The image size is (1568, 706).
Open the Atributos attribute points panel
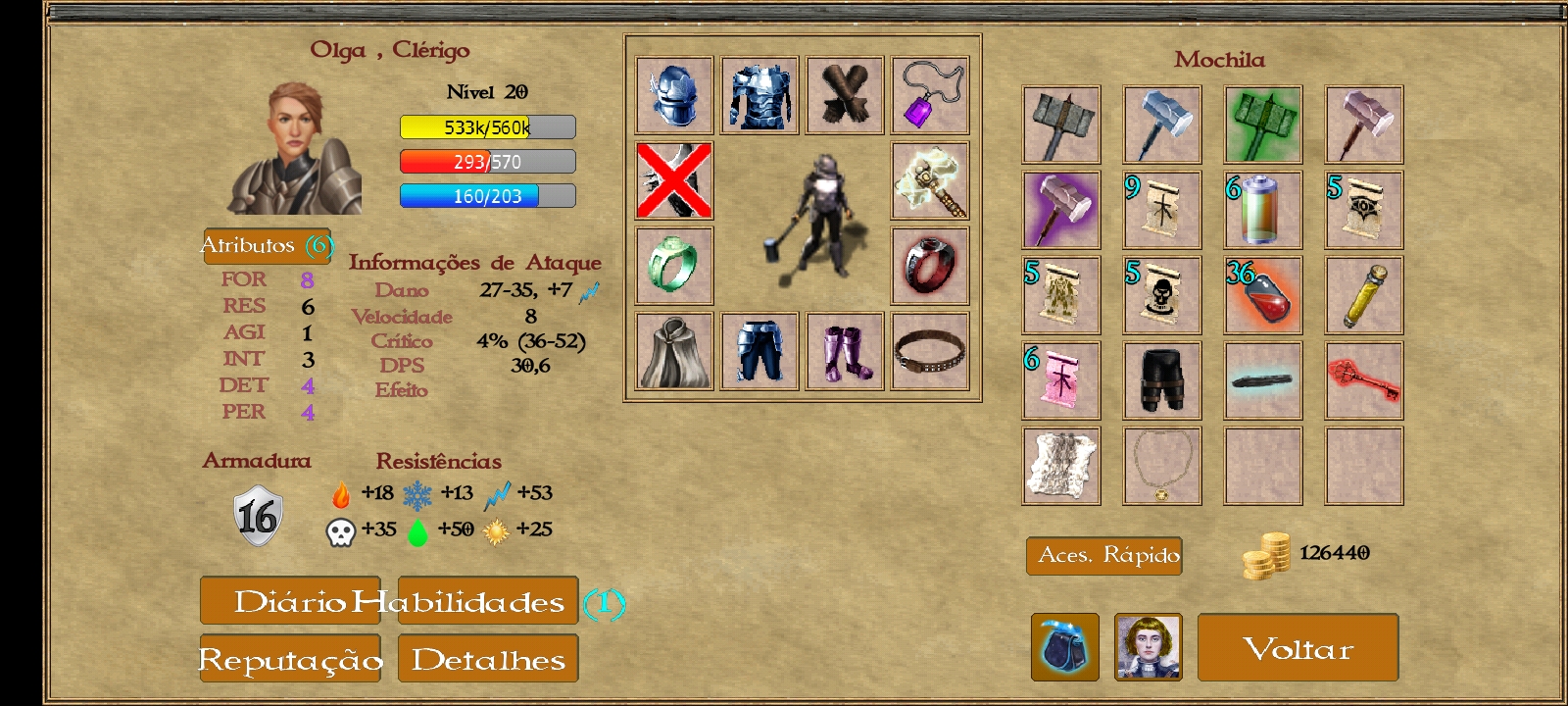point(267,245)
